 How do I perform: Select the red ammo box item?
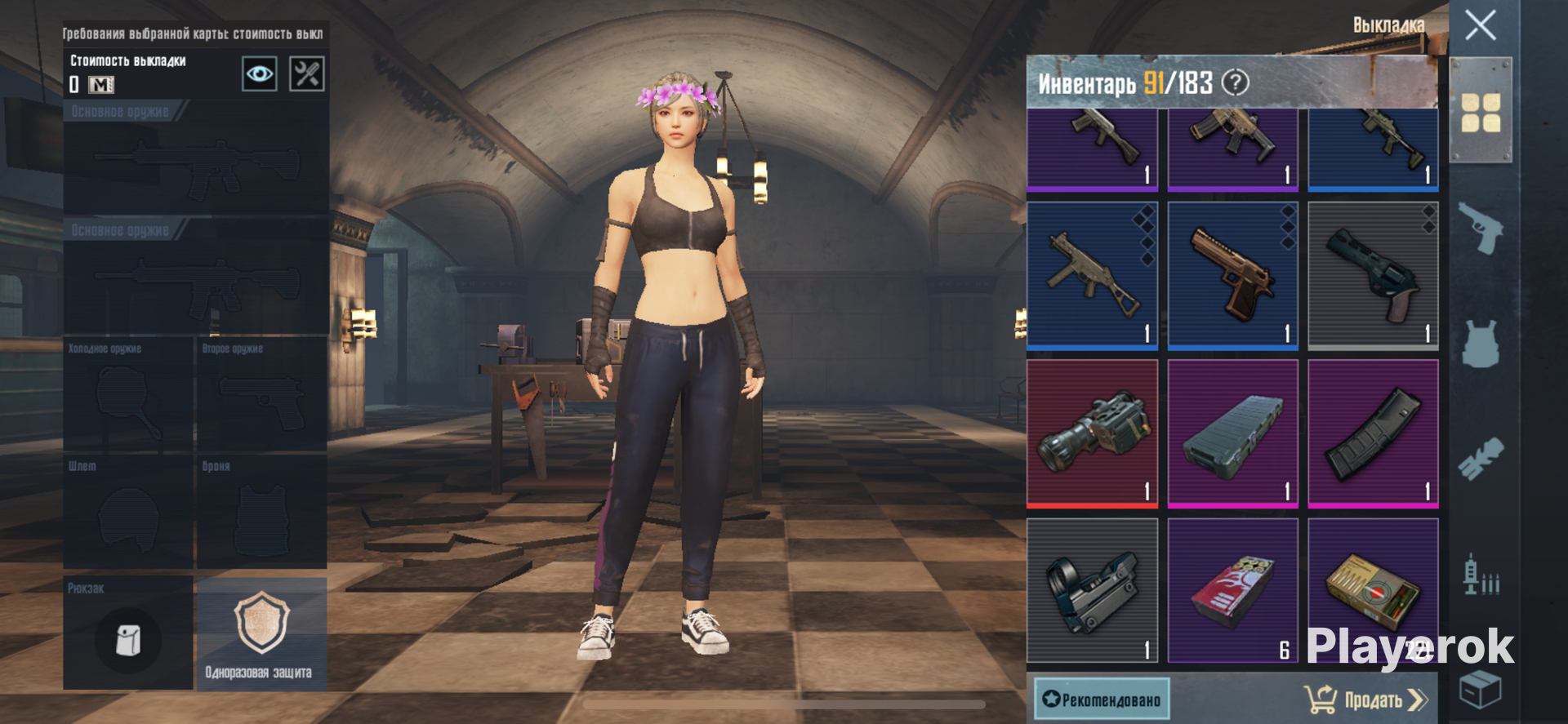[1232, 590]
